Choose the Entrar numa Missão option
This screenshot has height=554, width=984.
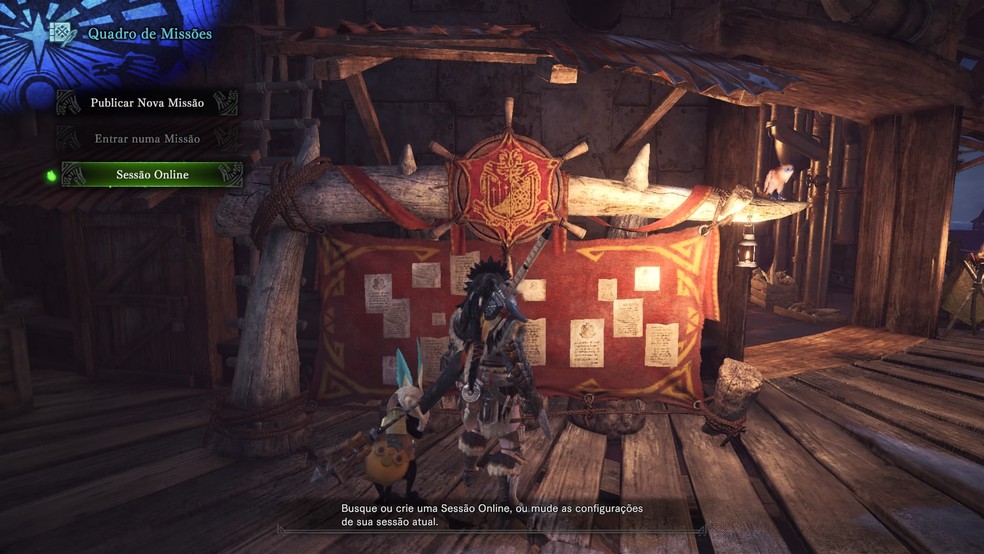pyautogui.click(x=146, y=139)
